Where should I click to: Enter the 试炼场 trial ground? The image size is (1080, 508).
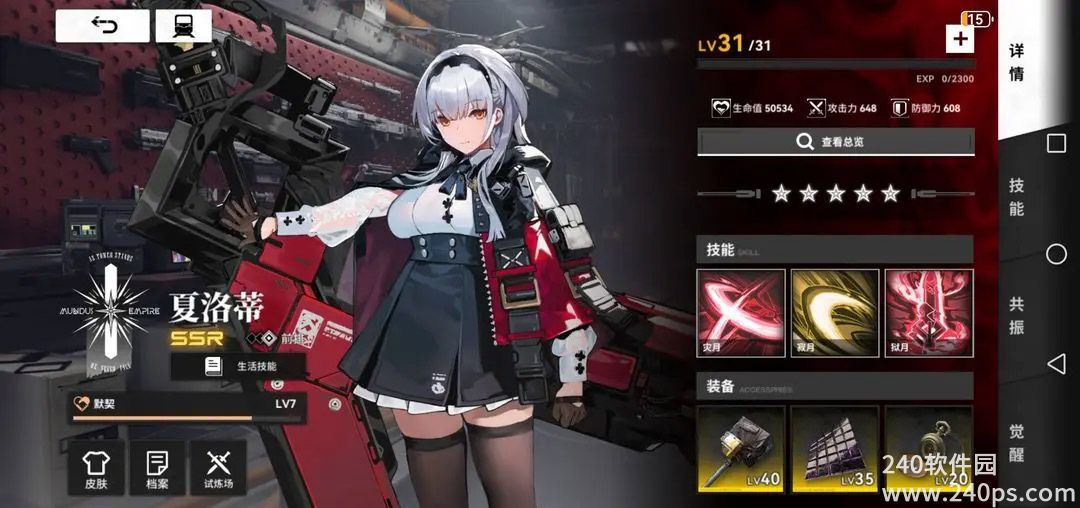point(218,468)
